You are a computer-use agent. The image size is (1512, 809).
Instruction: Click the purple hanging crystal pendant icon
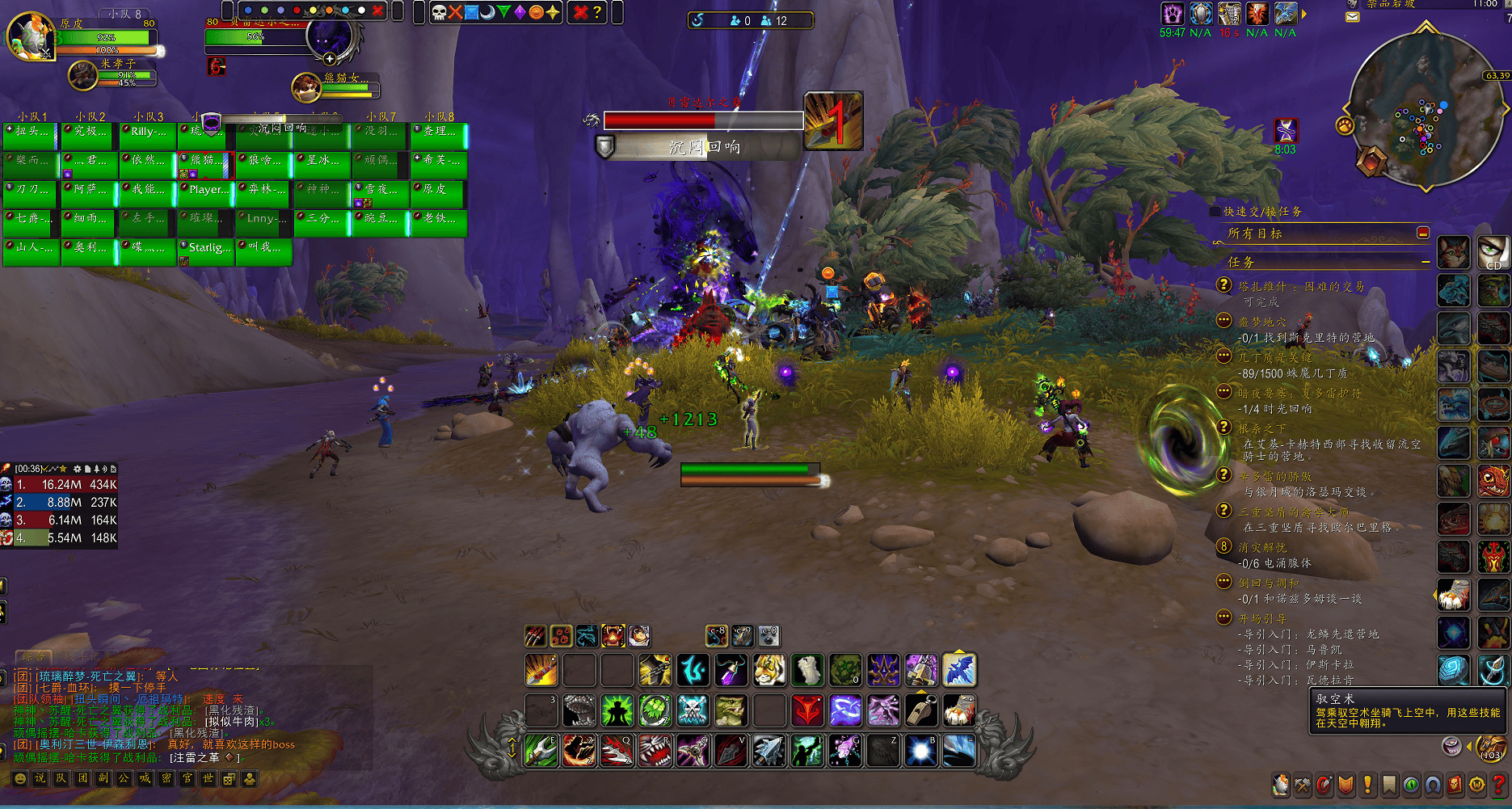point(731,670)
